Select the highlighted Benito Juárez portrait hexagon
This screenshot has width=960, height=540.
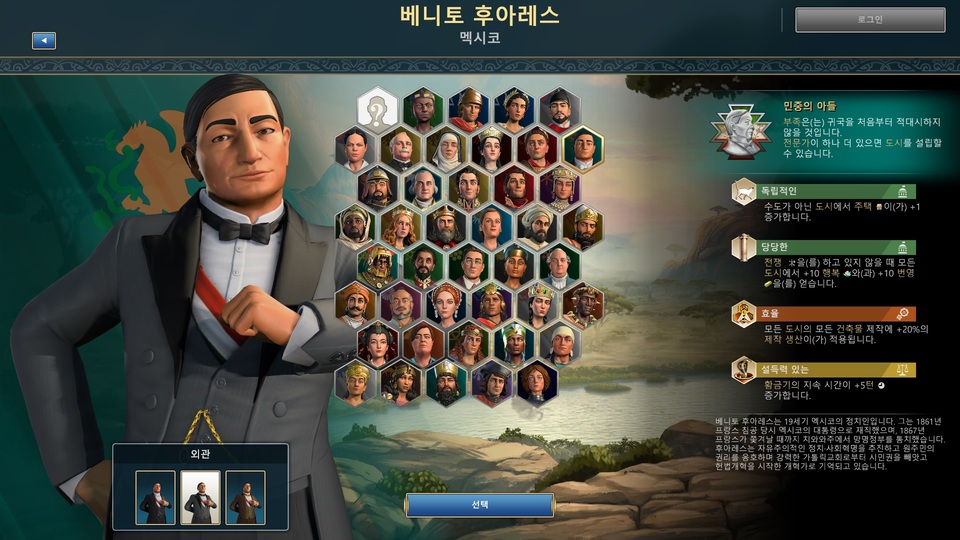tap(581, 148)
